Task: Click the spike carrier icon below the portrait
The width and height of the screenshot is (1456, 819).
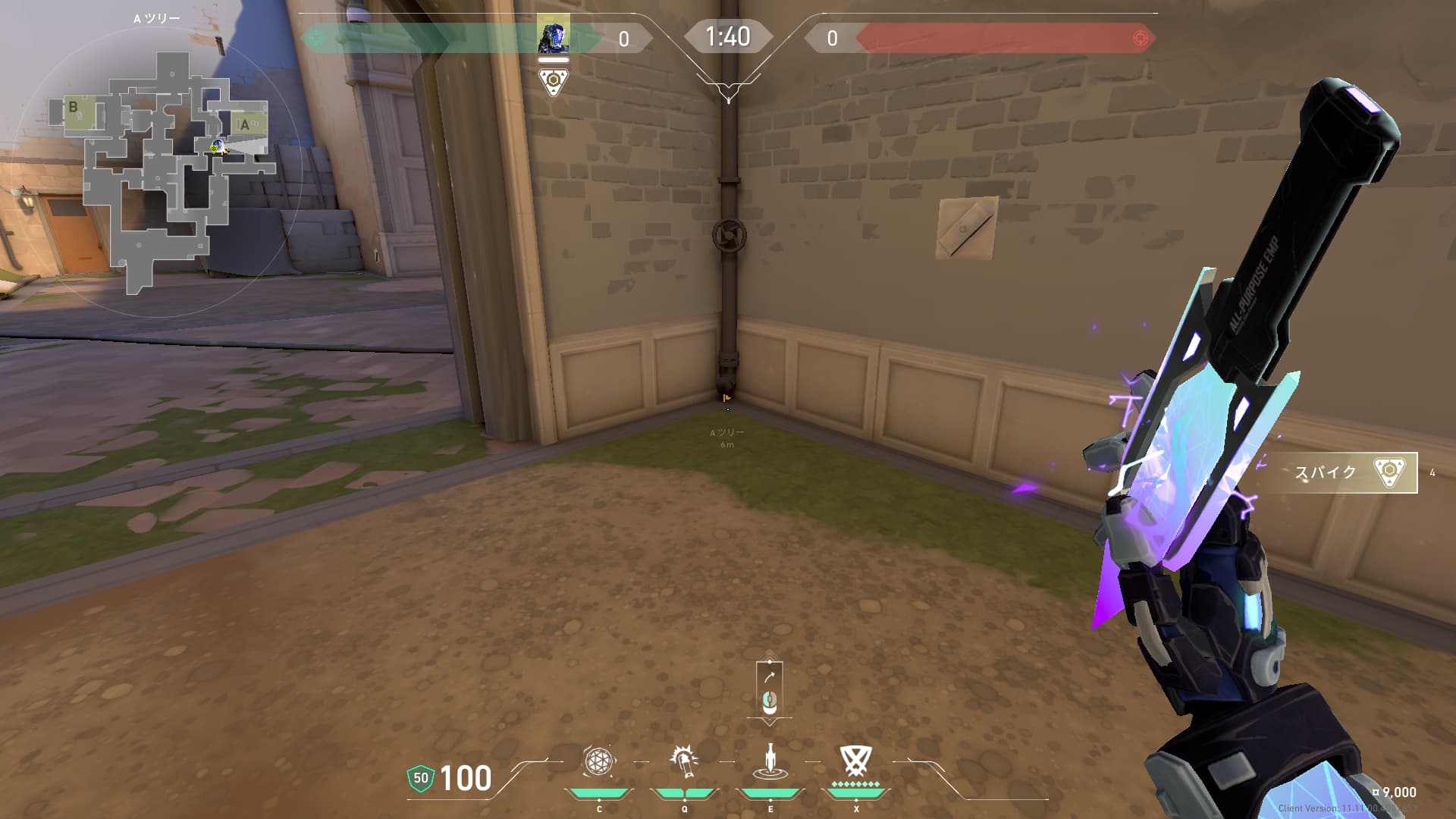Action: click(554, 82)
